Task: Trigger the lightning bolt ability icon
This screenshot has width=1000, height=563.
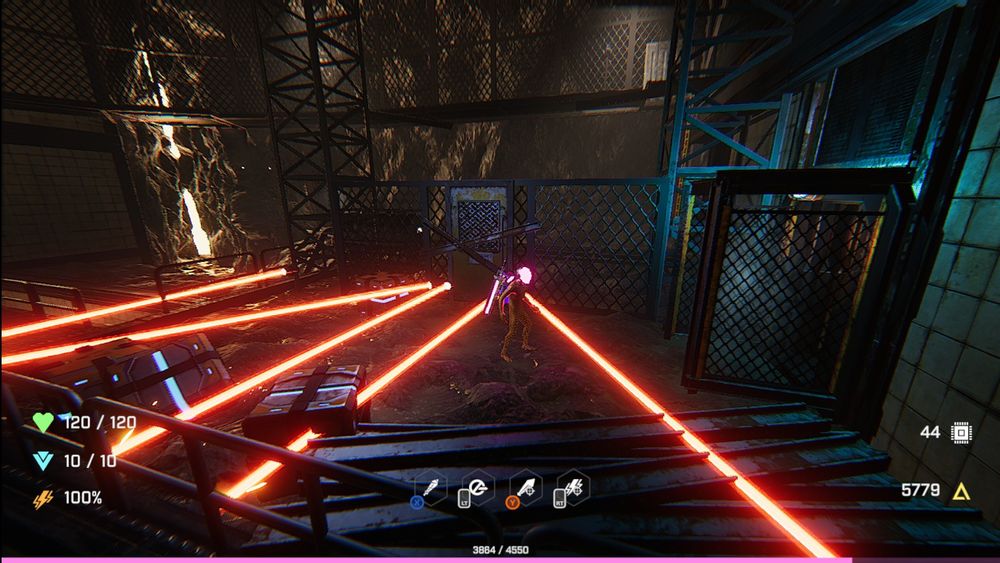Action: (574, 487)
